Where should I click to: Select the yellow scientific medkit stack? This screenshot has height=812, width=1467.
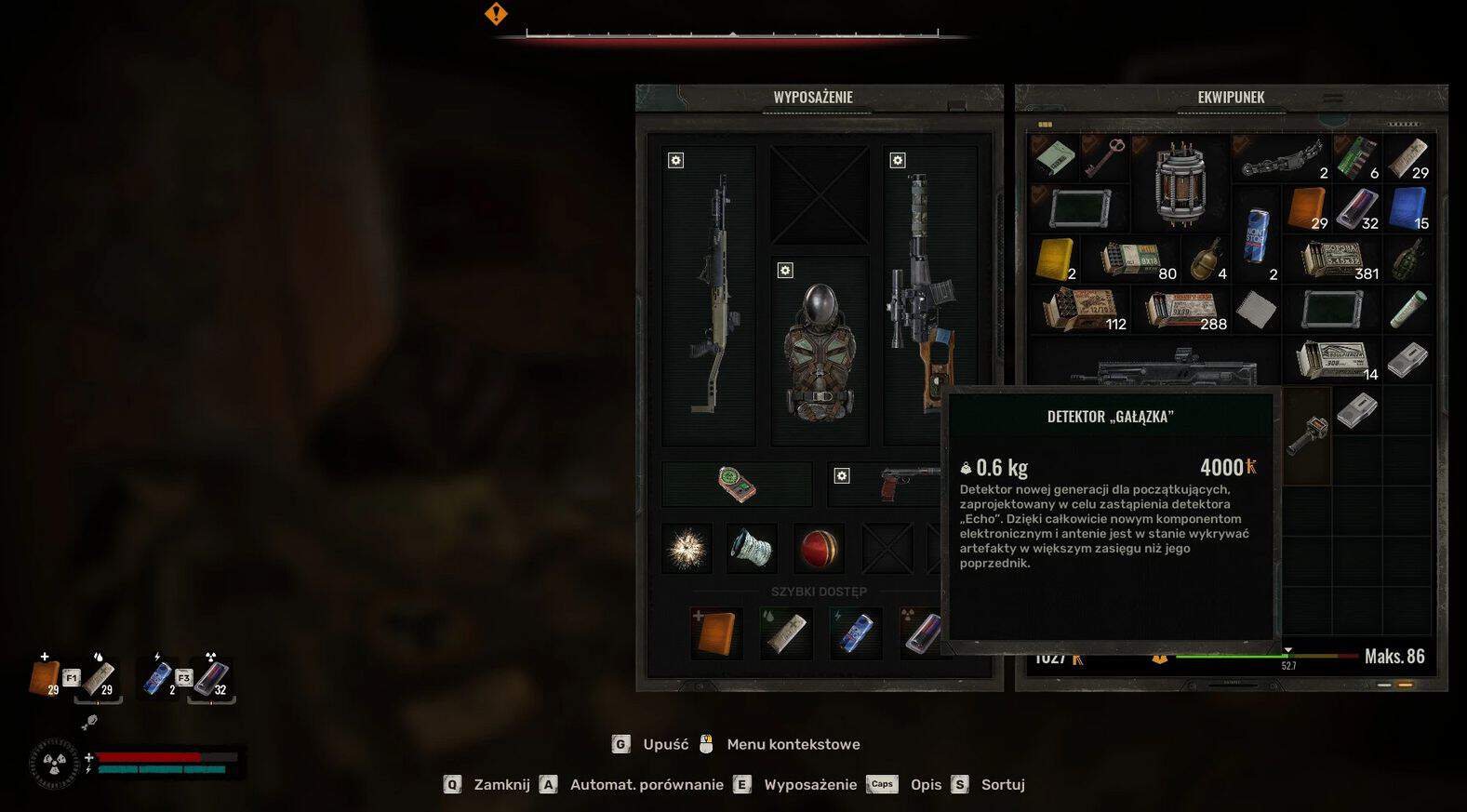point(1055,259)
